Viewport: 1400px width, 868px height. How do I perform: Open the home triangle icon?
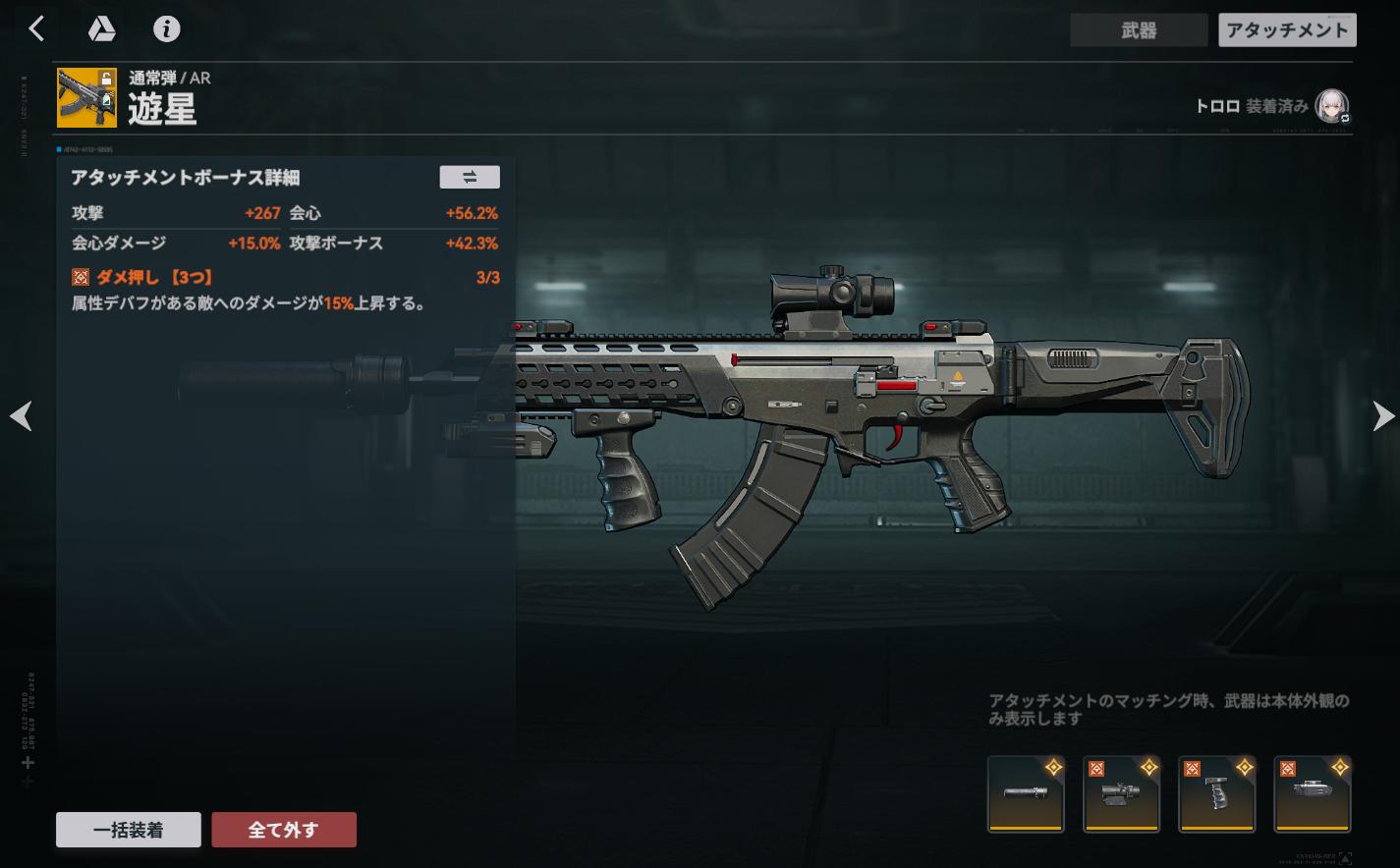click(x=101, y=29)
